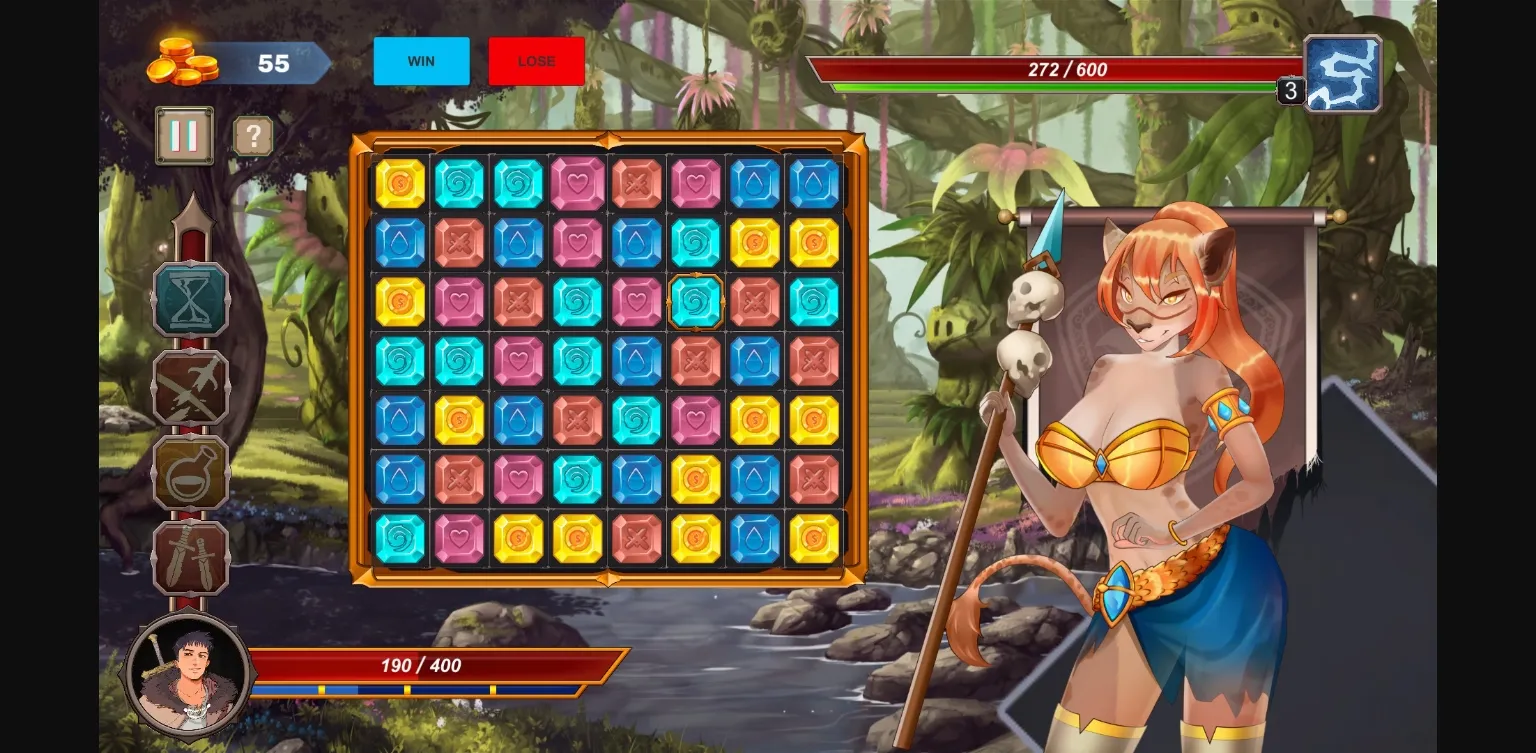Select a blue droplet gem
1536x753 pixels.
(754, 183)
